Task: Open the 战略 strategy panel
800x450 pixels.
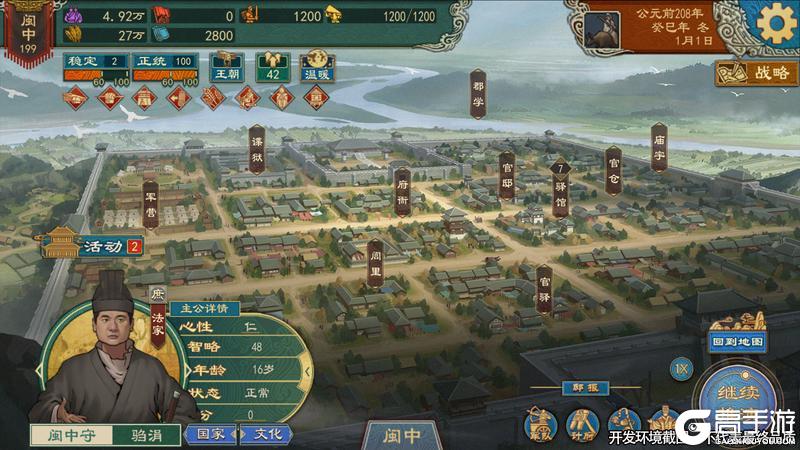Action: (x=756, y=72)
